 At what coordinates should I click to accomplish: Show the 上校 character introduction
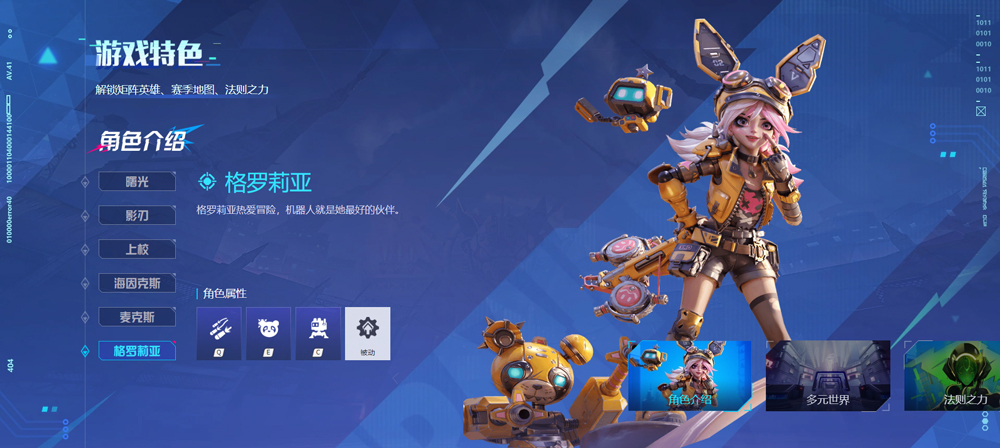click(137, 249)
